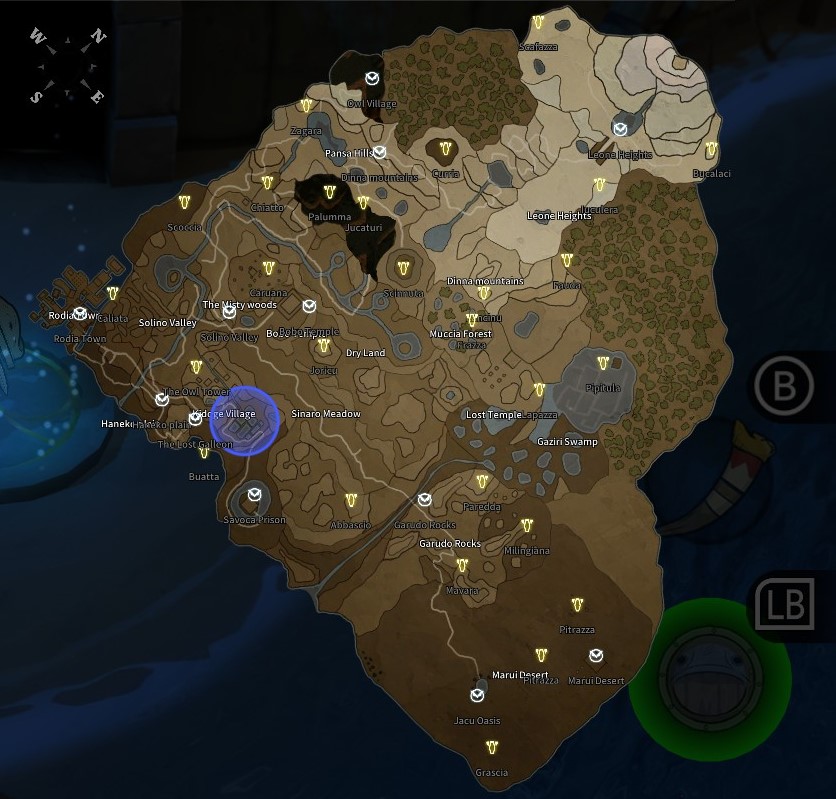Select the Zapara shrine marker
The image size is (836, 799).
pos(306,106)
